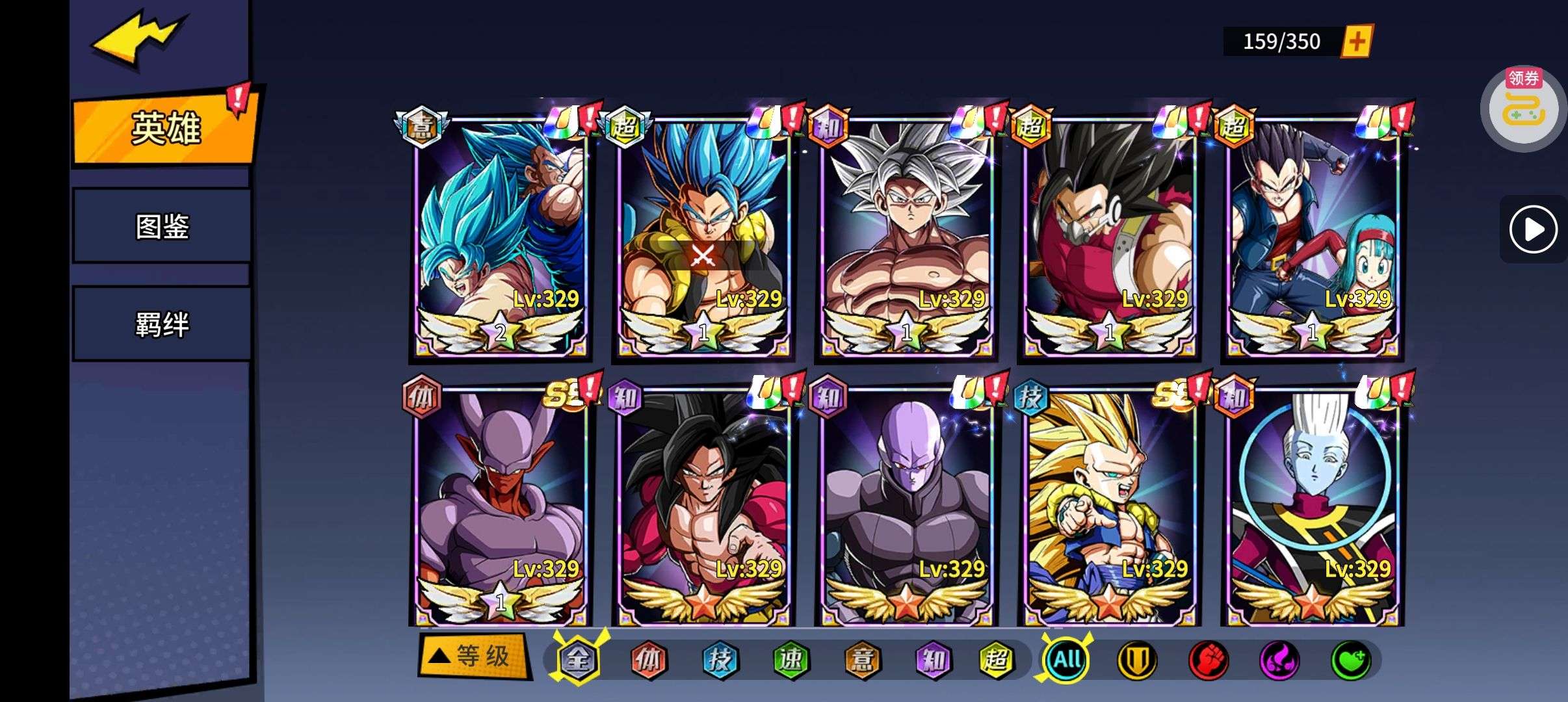Open the 图鉴 collection tab
1568x702 pixels.
pyautogui.click(x=162, y=226)
